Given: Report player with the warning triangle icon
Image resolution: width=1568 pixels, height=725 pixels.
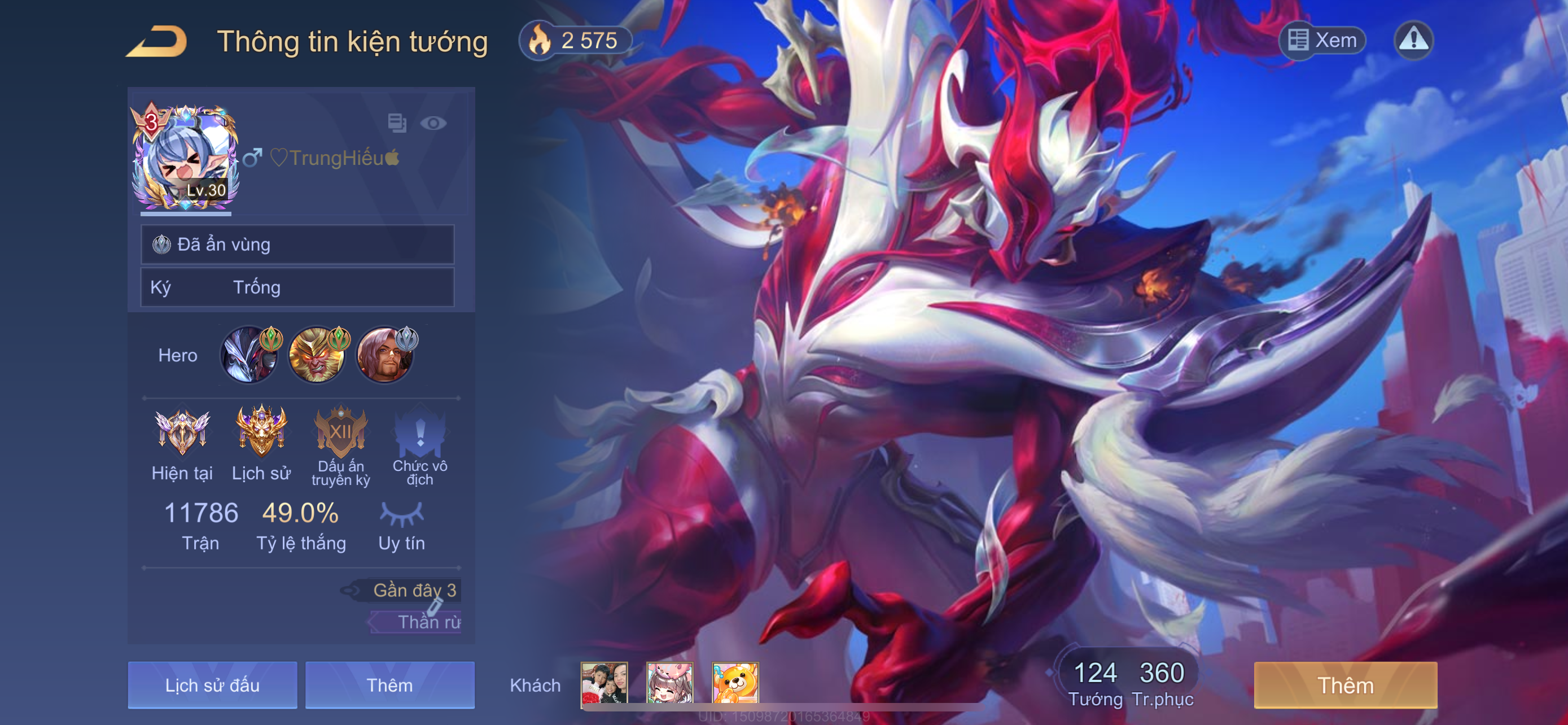Looking at the screenshot, I should [x=1413, y=41].
